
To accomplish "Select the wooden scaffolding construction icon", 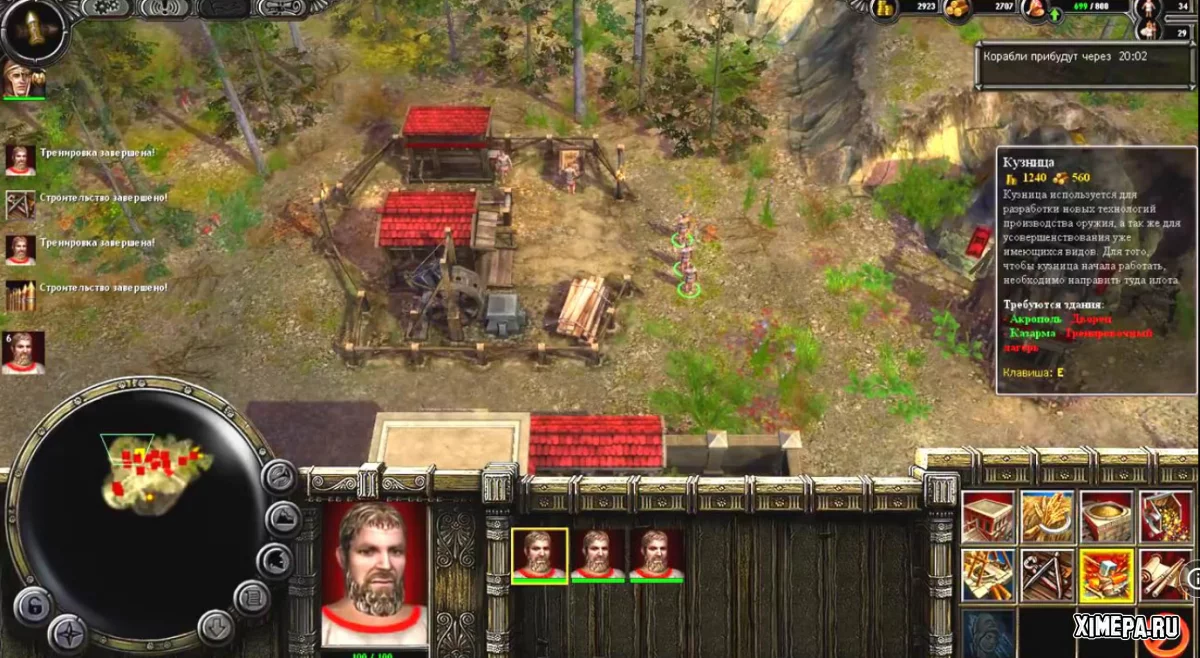I will pos(988,575).
